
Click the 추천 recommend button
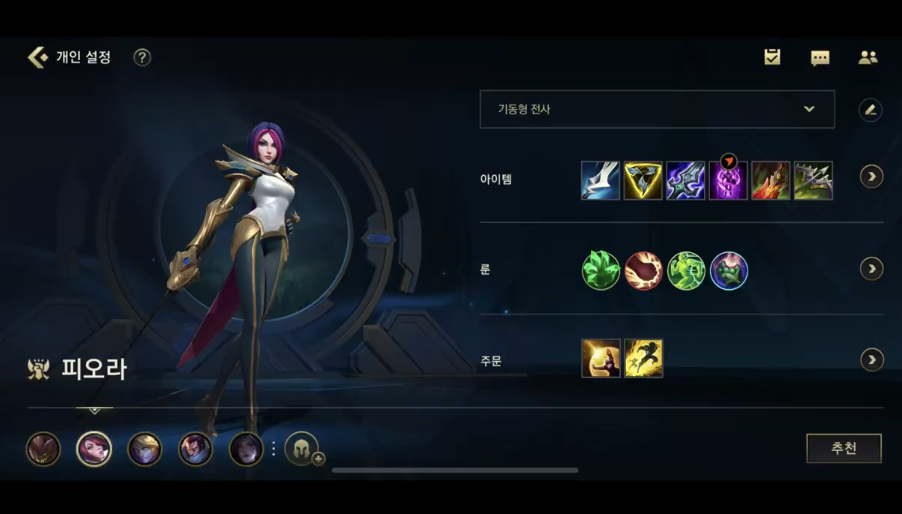(x=843, y=448)
